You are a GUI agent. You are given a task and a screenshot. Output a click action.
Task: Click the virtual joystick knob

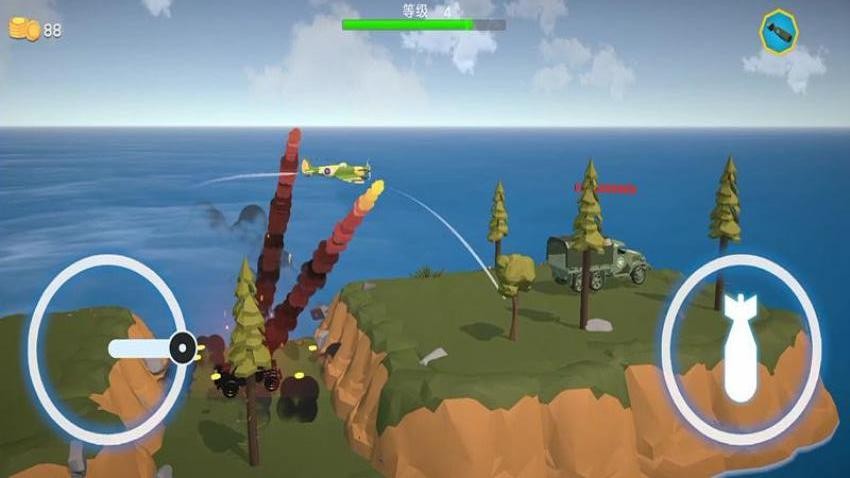tap(182, 347)
